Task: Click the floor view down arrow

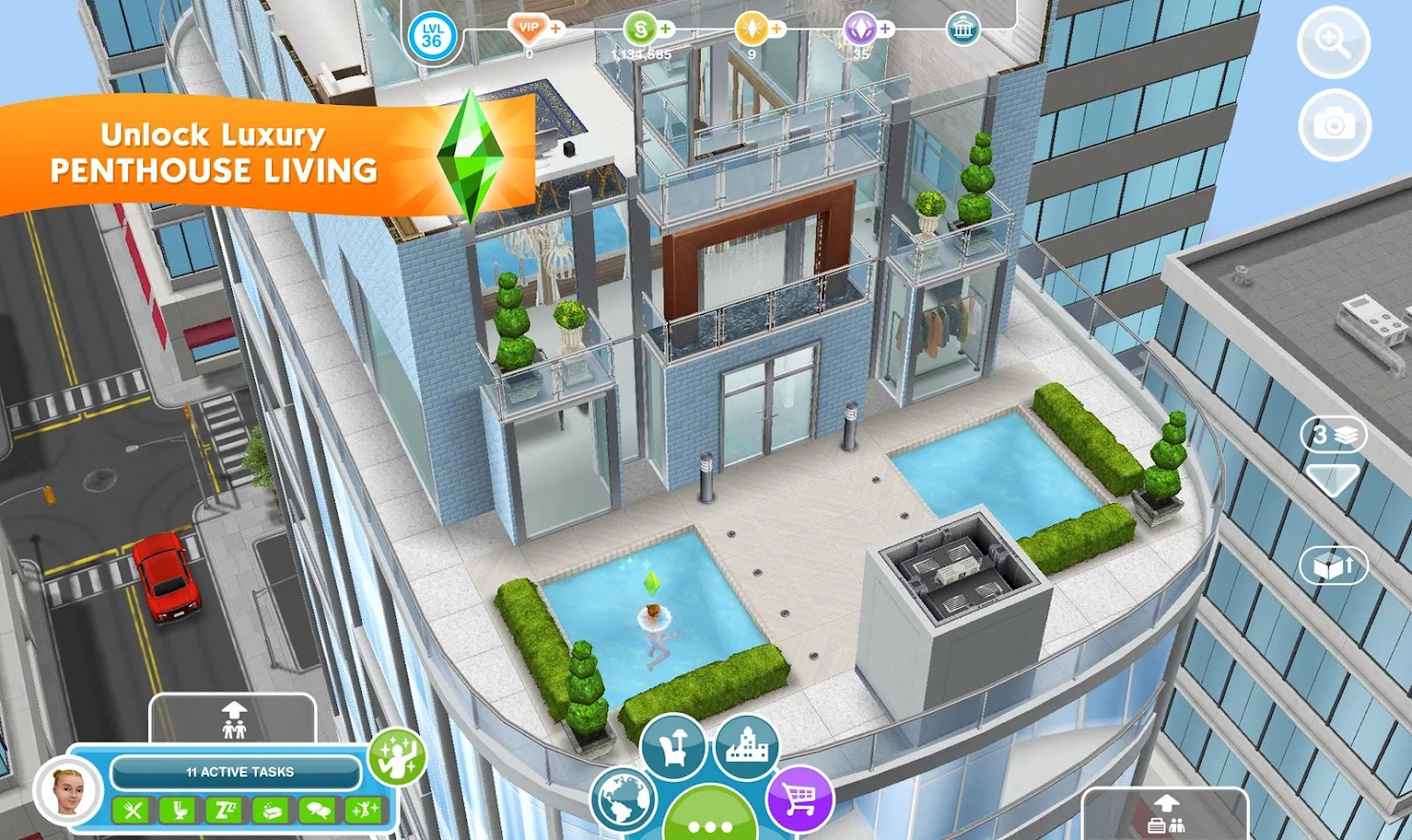Action: coord(1333,476)
